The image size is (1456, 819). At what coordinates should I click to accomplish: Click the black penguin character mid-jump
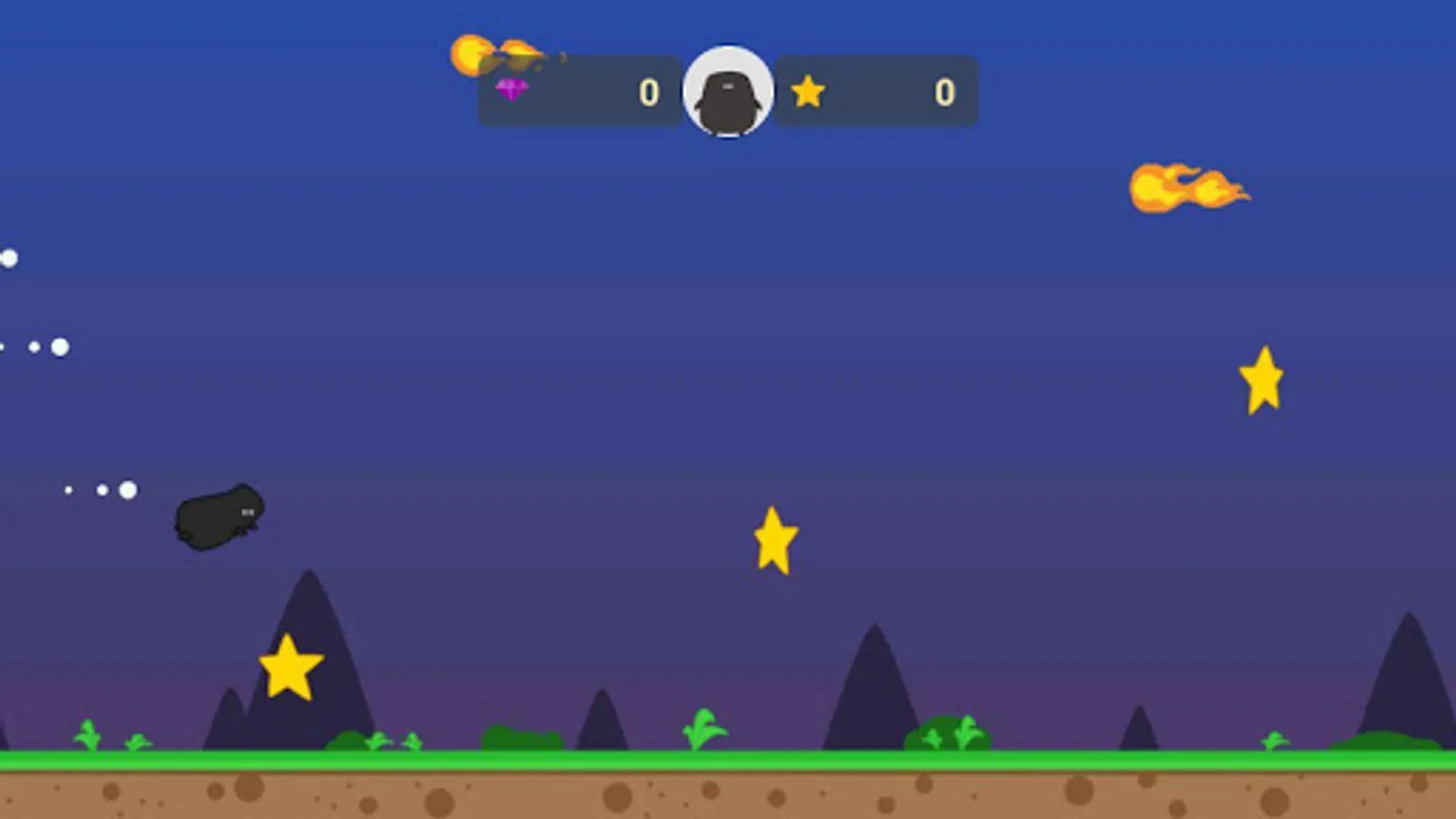tap(218, 519)
